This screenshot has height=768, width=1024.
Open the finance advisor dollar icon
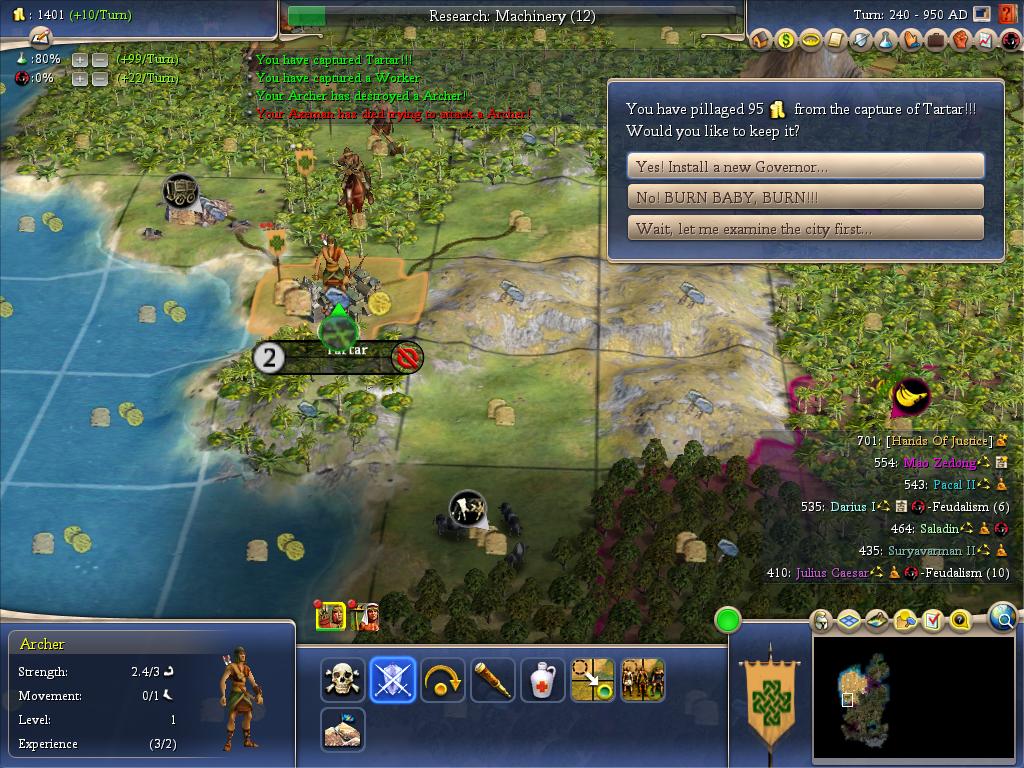785,41
